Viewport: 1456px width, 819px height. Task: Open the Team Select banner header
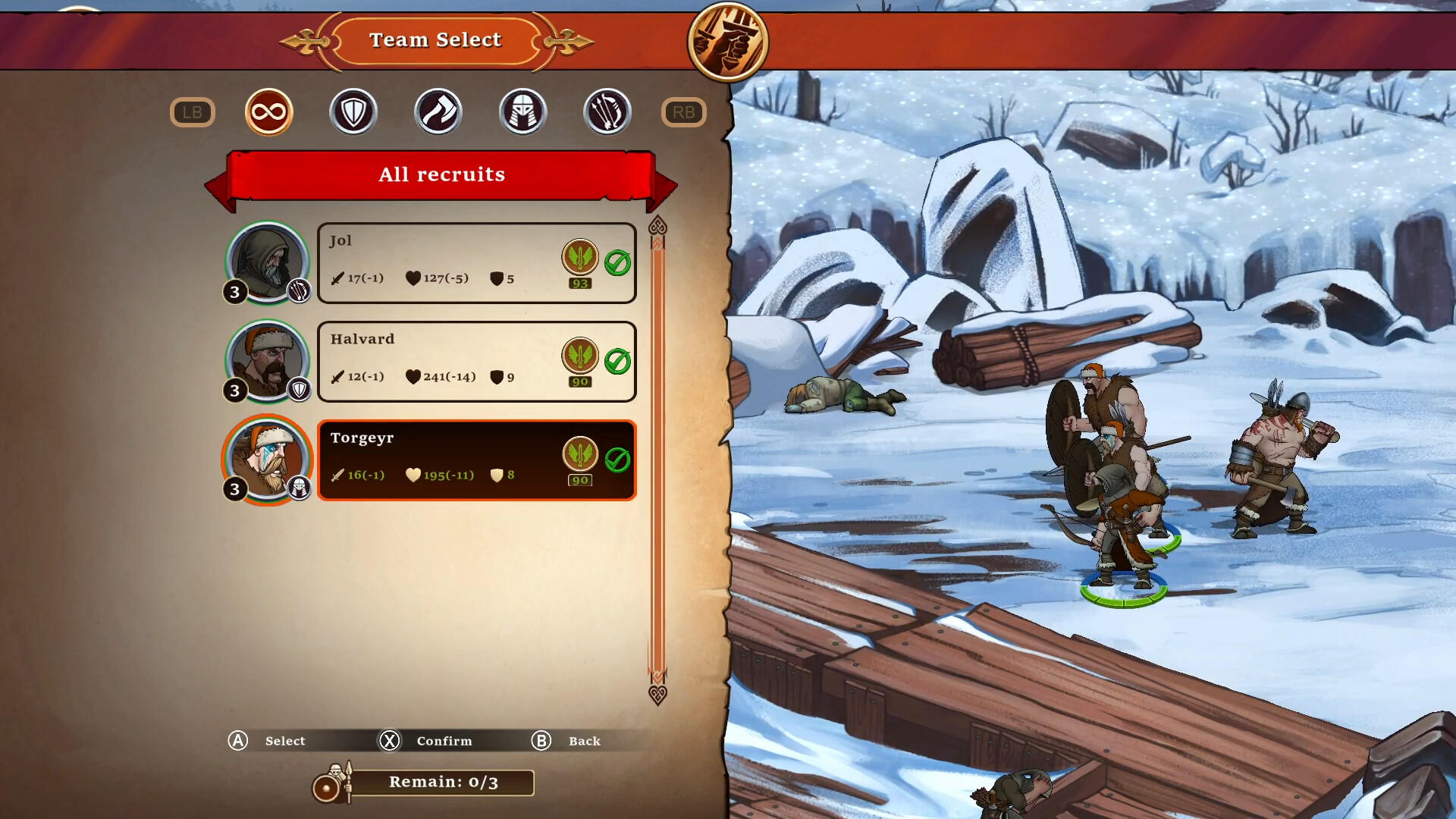(x=435, y=40)
